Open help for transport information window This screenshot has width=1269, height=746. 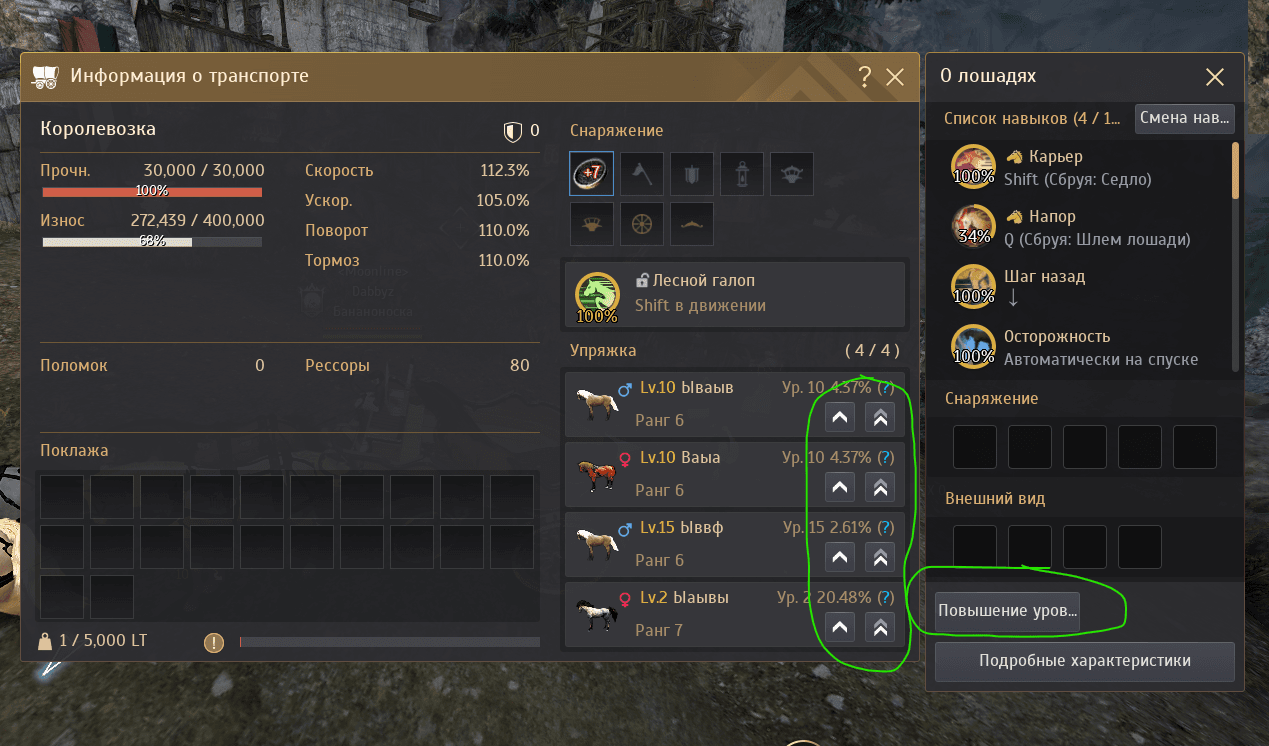coord(865,77)
